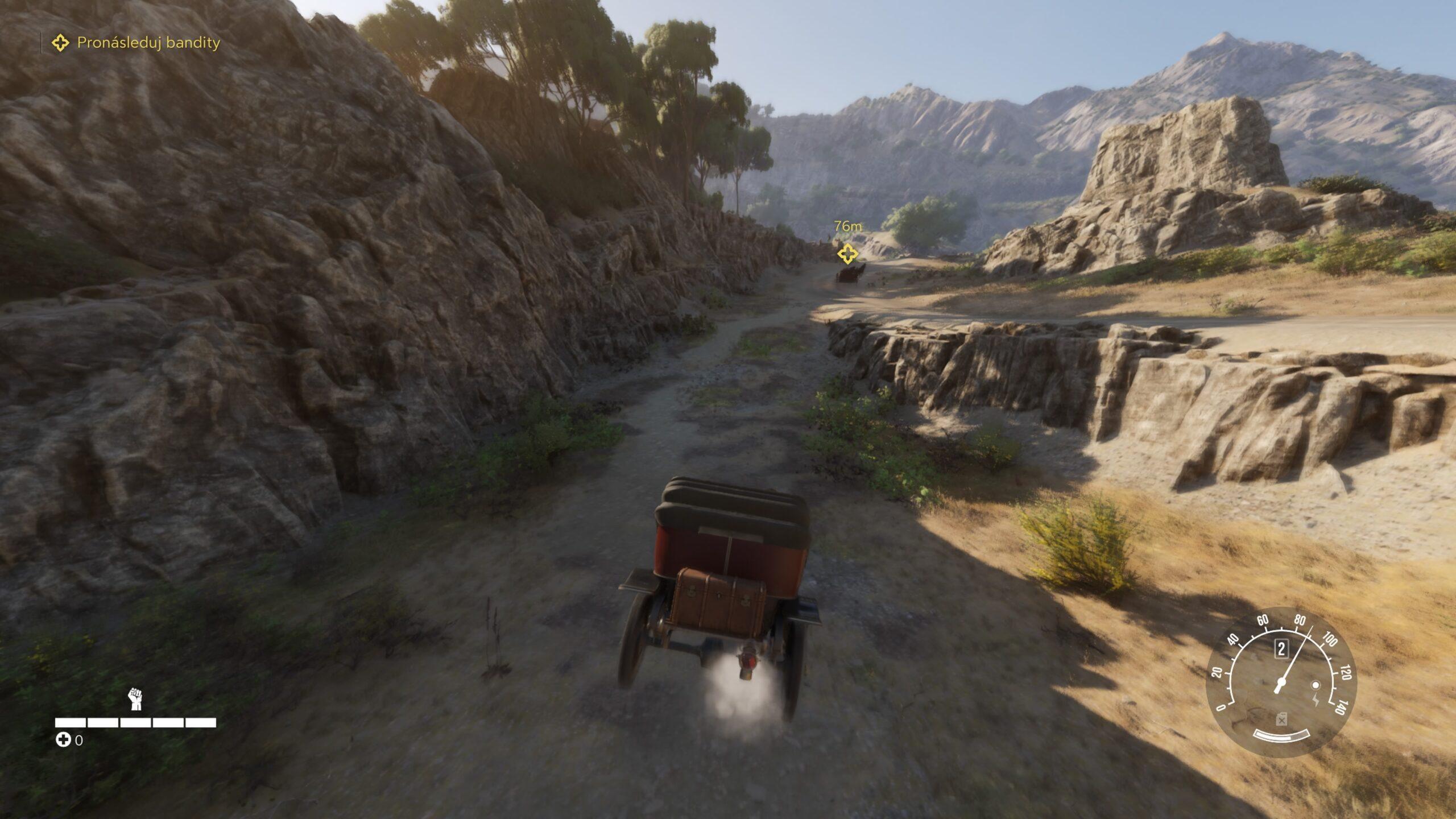Select the fist melee weapon icon
The width and height of the screenshot is (1456, 819).
(135, 698)
